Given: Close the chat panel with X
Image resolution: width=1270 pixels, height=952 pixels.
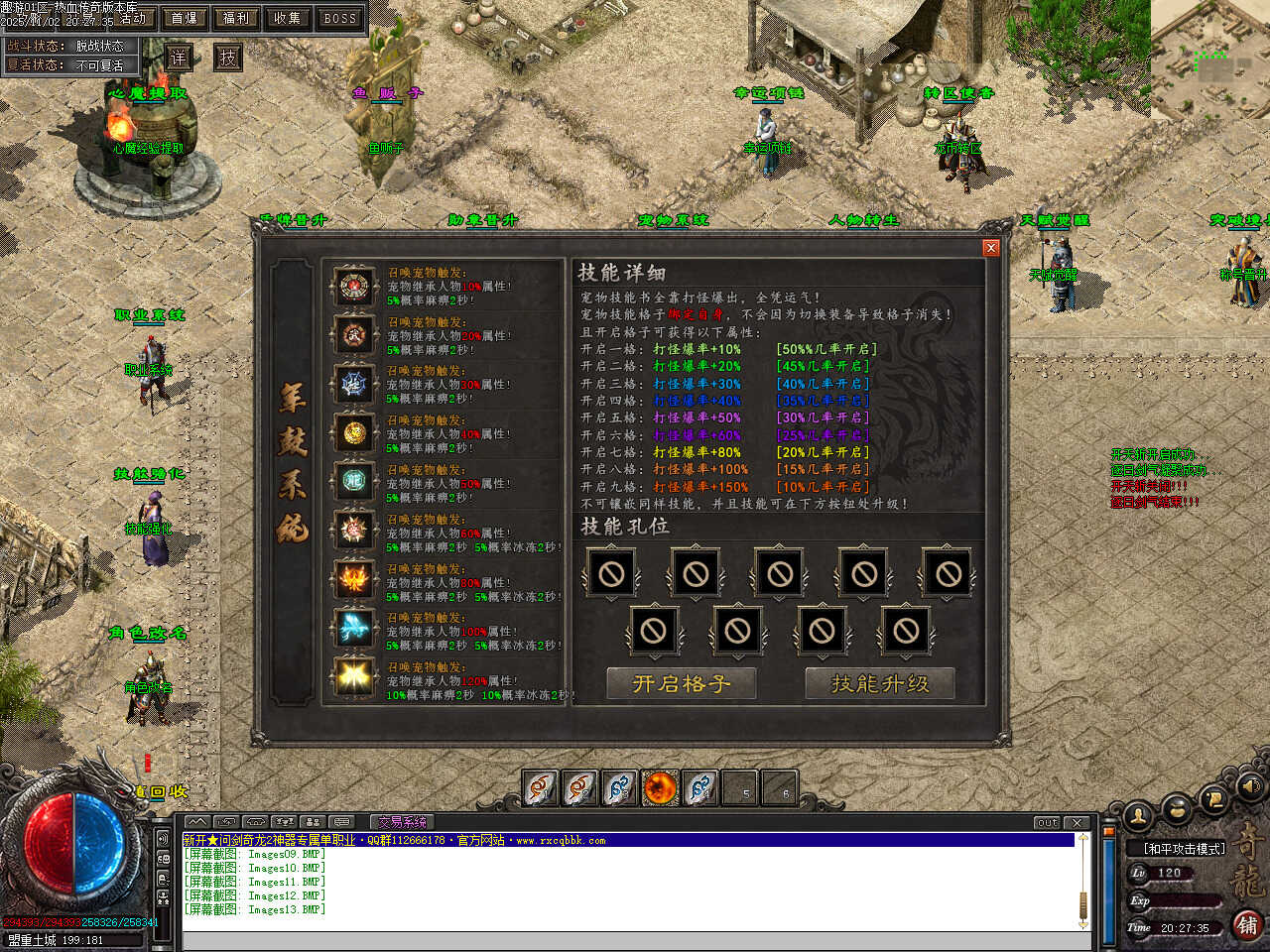Looking at the screenshot, I should click(x=1078, y=822).
